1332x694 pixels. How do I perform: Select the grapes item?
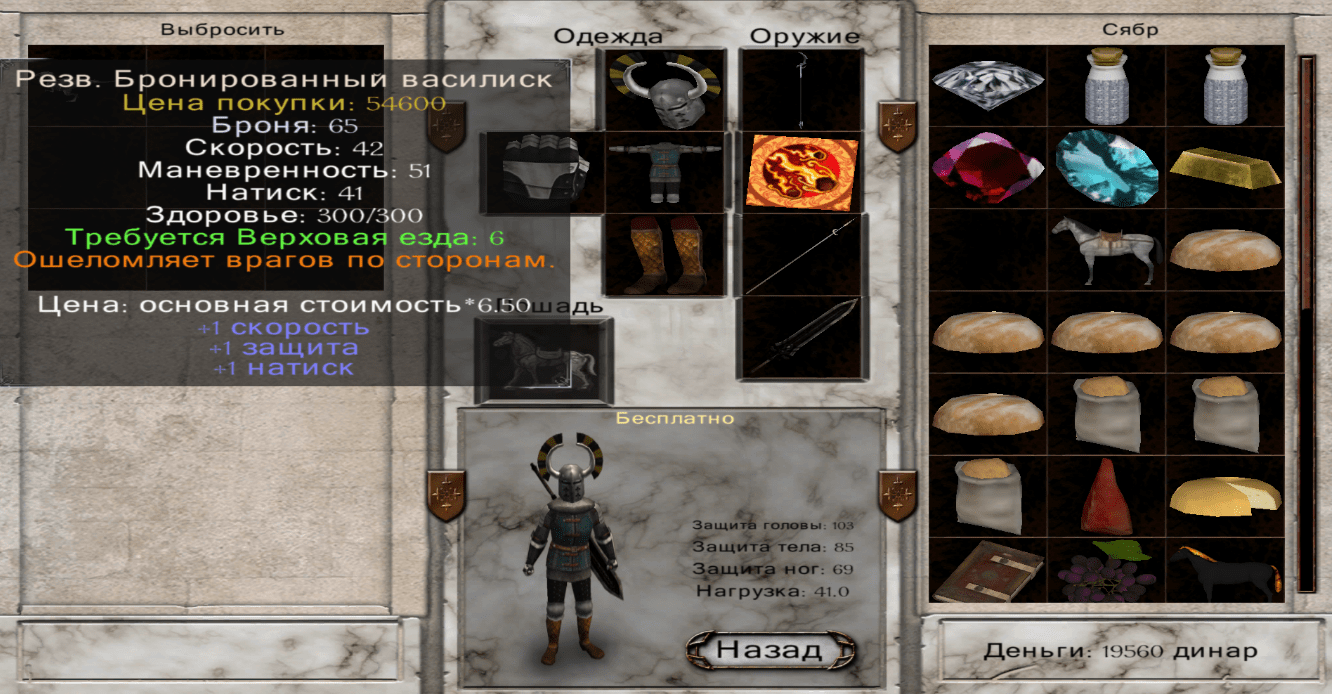[x=1106, y=573]
